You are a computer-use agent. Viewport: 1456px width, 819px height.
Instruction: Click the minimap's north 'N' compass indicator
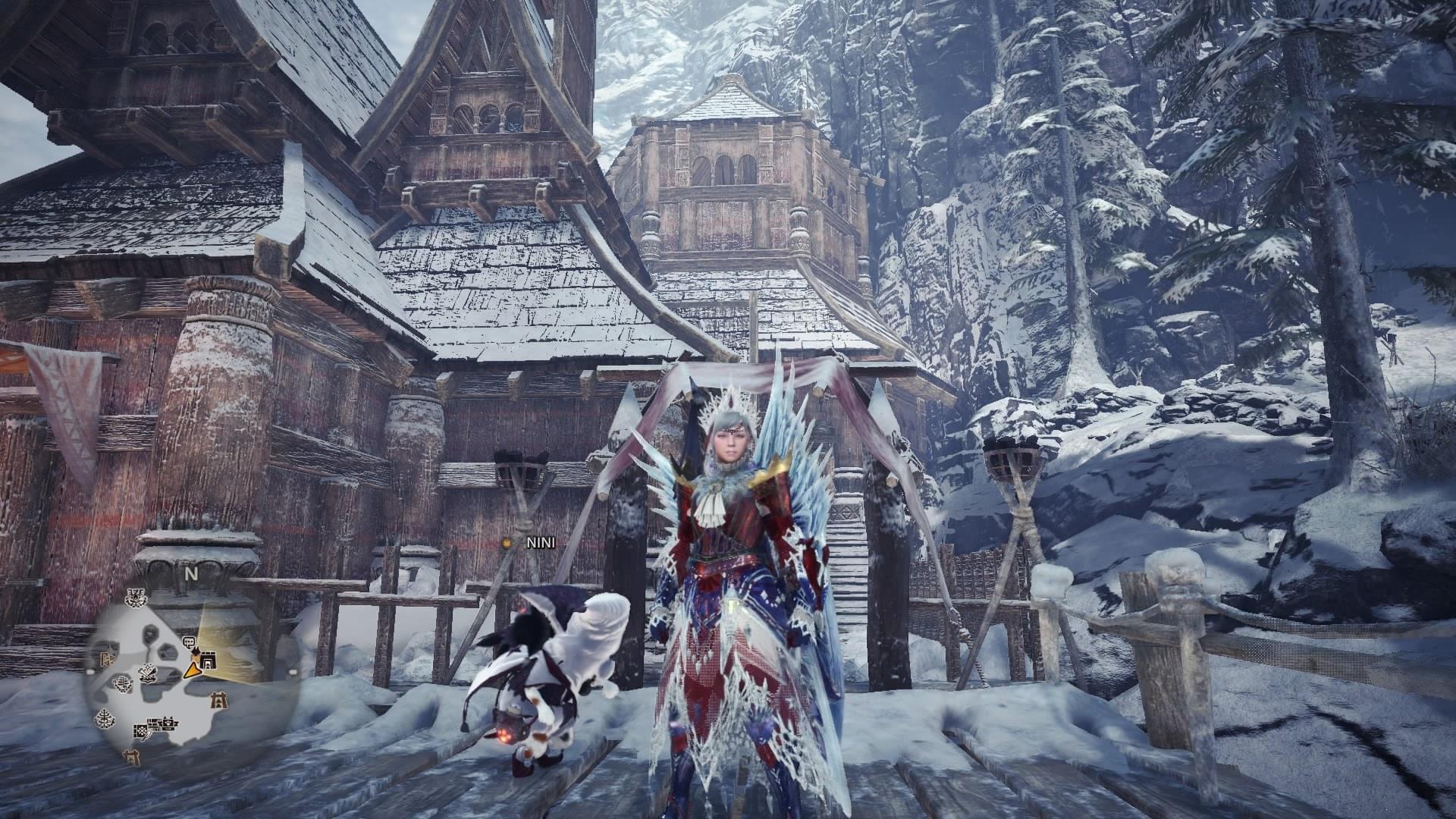[x=191, y=574]
